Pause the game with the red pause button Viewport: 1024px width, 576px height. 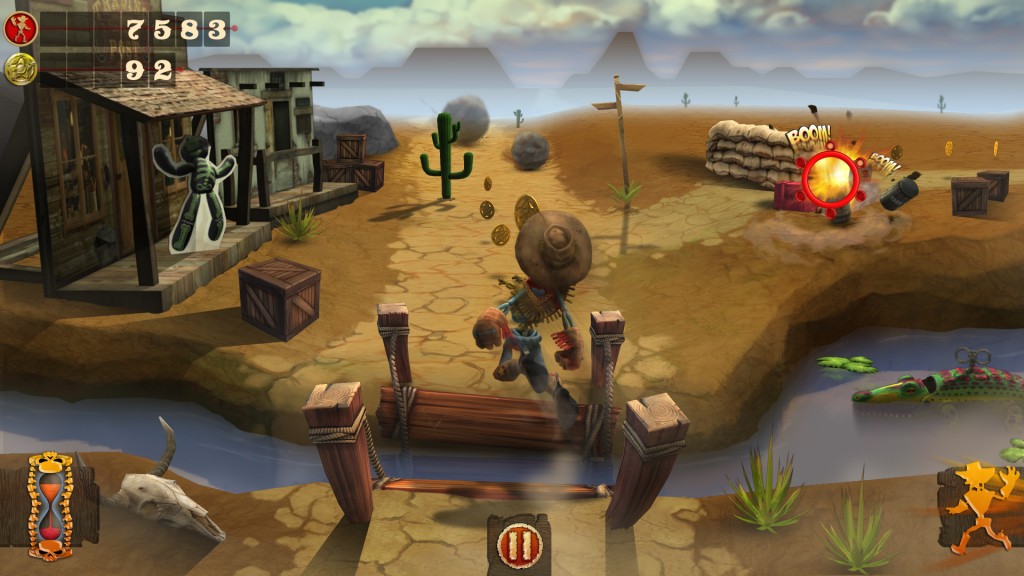(519, 546)
